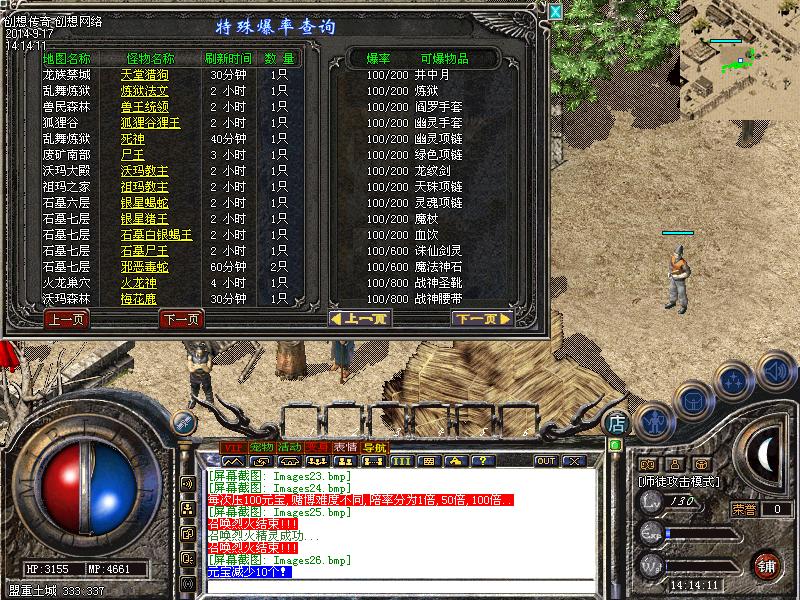Click the OUT button above chat

tap(545, 461)
